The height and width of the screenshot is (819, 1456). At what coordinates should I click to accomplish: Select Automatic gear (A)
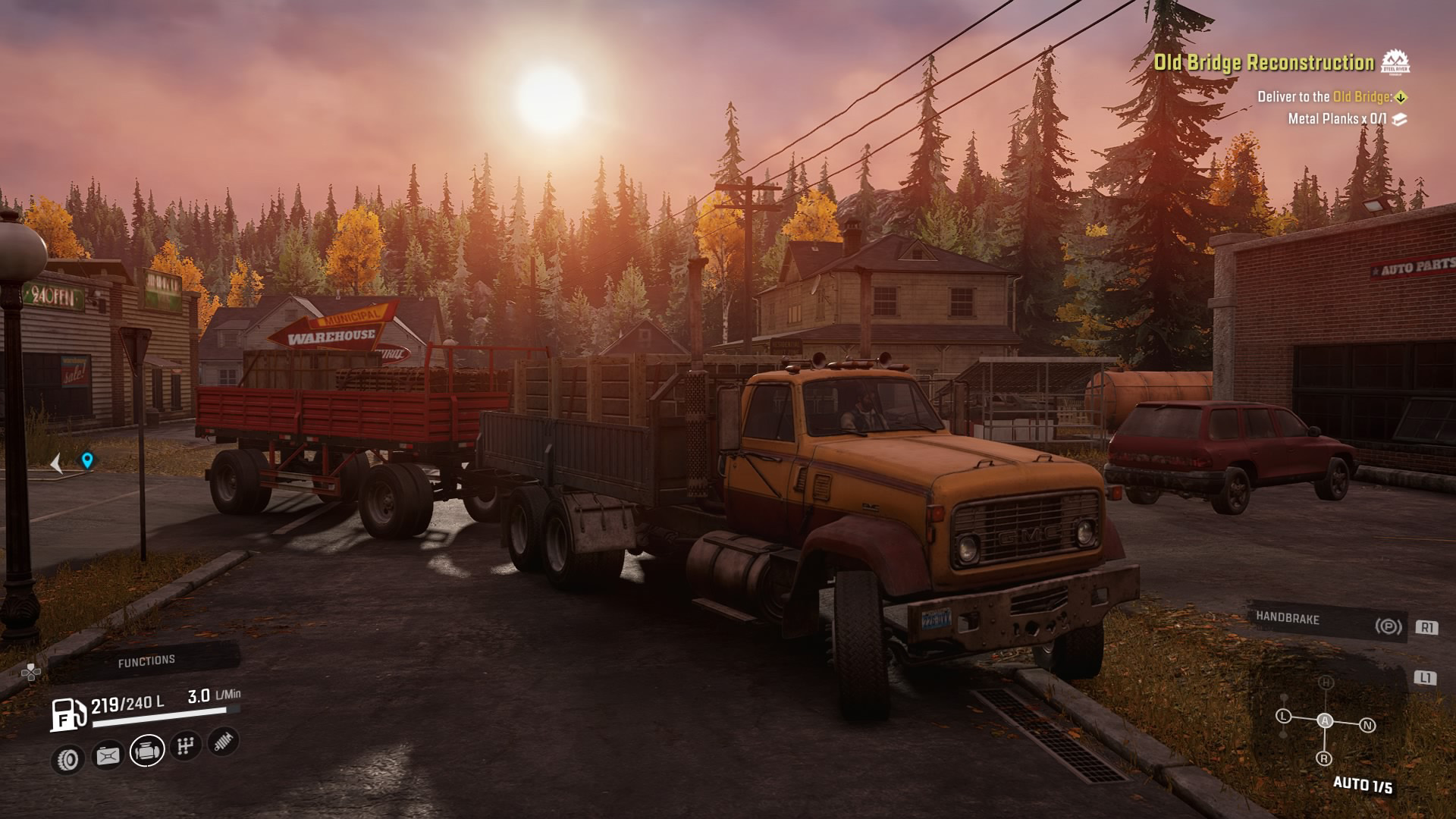coord(1325,720)
